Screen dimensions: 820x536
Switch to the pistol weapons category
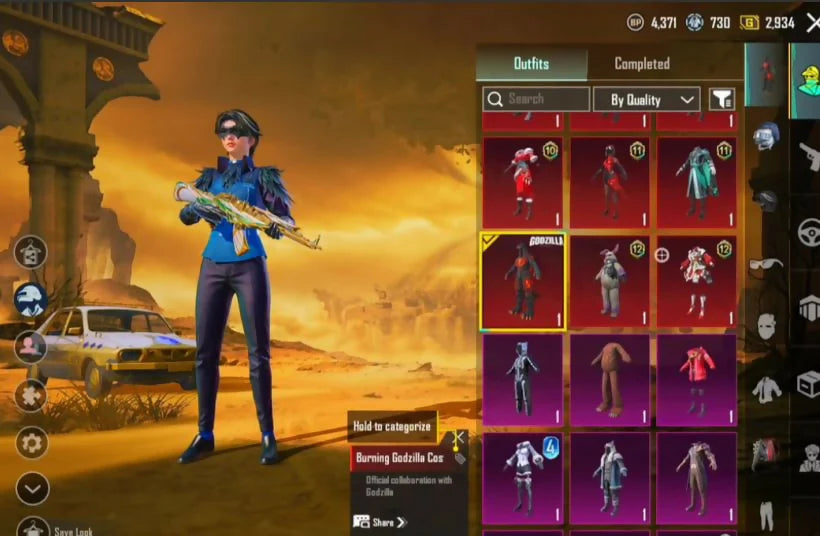click(x=808, y=157)
